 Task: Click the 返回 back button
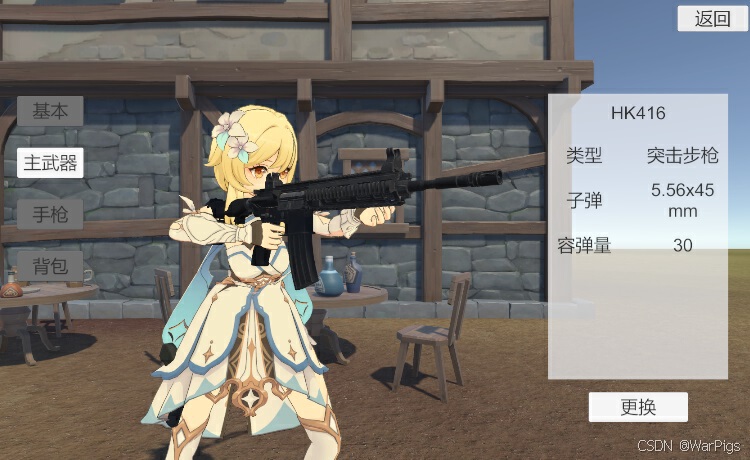point(712,18)
